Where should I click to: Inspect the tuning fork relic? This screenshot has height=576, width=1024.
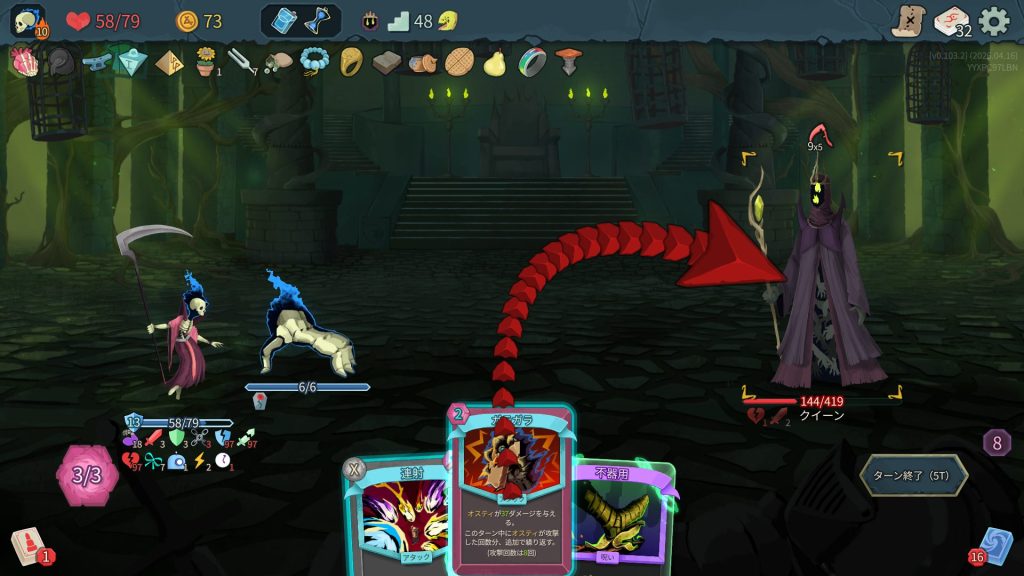[239, 62]
